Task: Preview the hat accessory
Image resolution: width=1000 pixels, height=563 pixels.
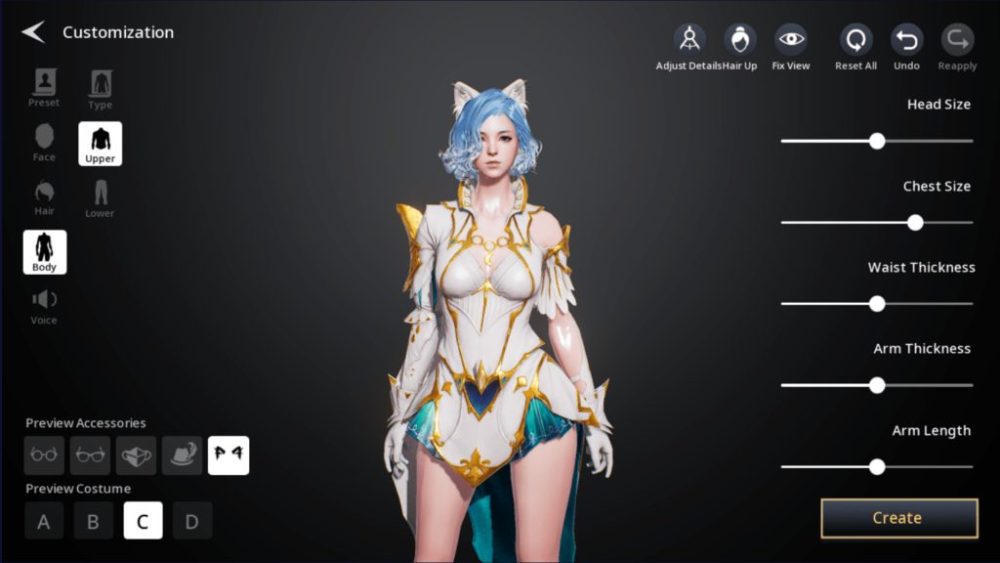Action: point(182,455)
